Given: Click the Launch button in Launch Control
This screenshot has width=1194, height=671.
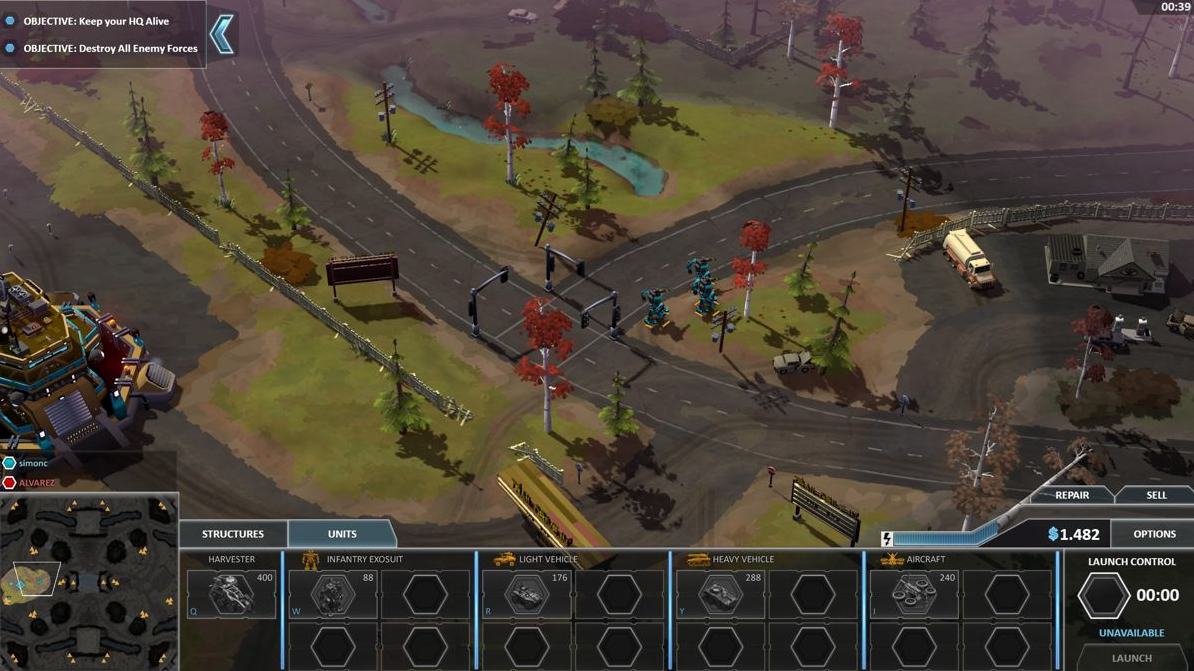Looking at the screenshot, I should tap(1132, 658).
